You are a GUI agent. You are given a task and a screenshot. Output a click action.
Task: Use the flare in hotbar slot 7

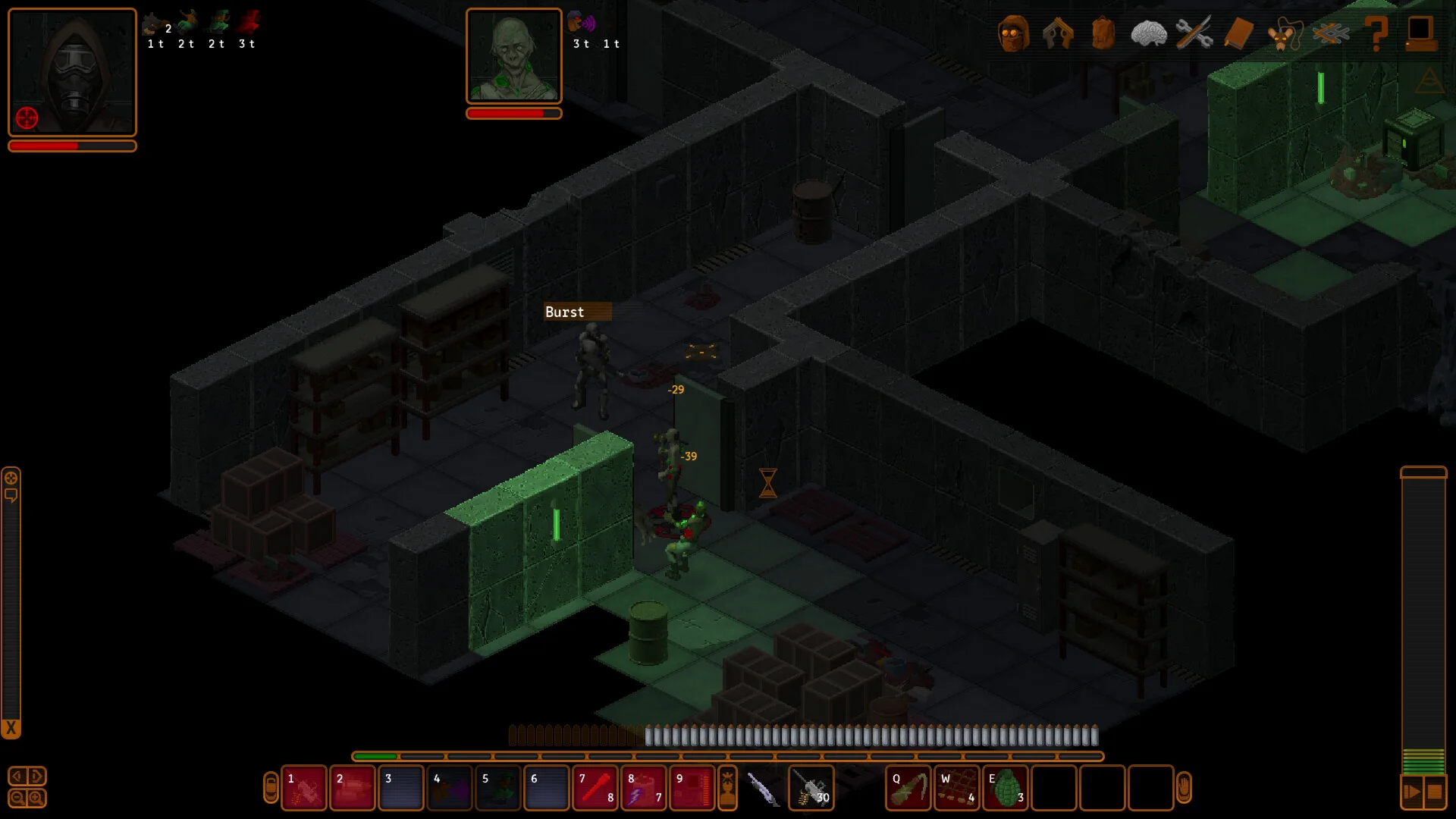(595, 788)
